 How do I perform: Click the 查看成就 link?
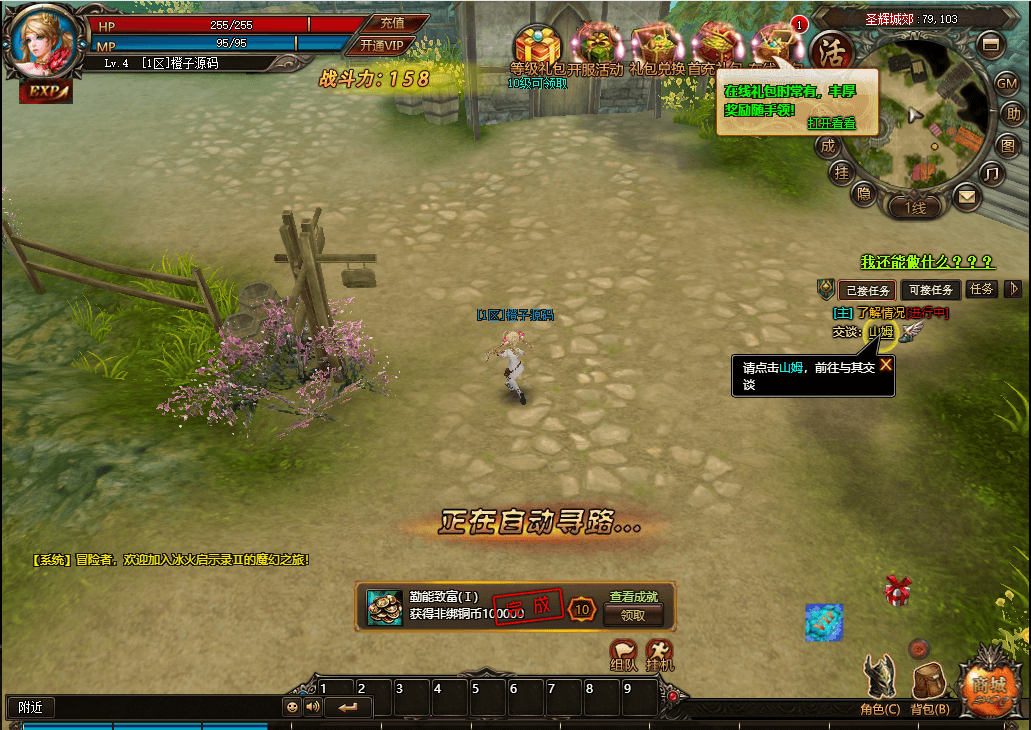click(x=634, y=597)
